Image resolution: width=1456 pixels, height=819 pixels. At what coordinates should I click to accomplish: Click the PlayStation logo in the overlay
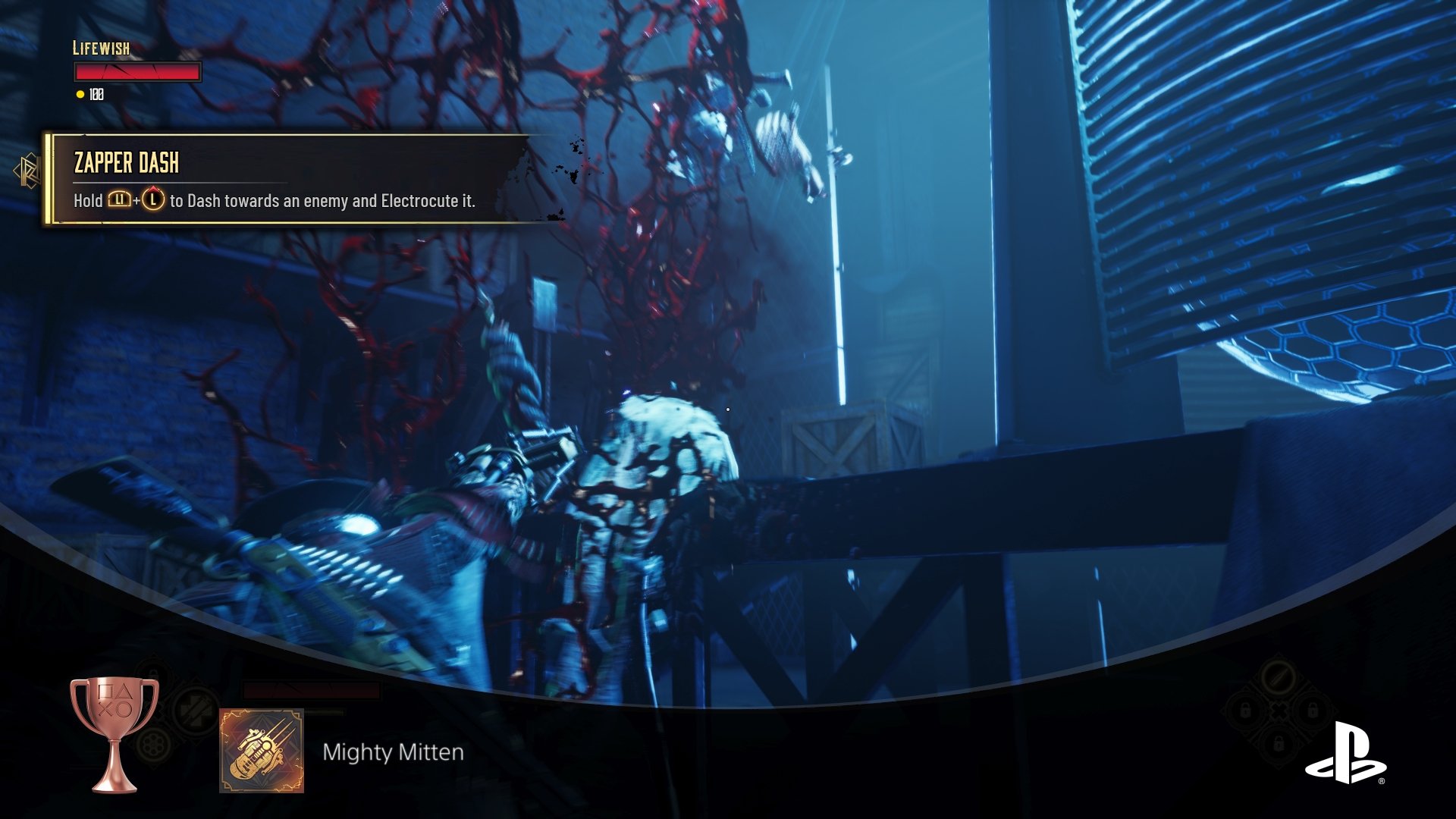[1345, 754]
